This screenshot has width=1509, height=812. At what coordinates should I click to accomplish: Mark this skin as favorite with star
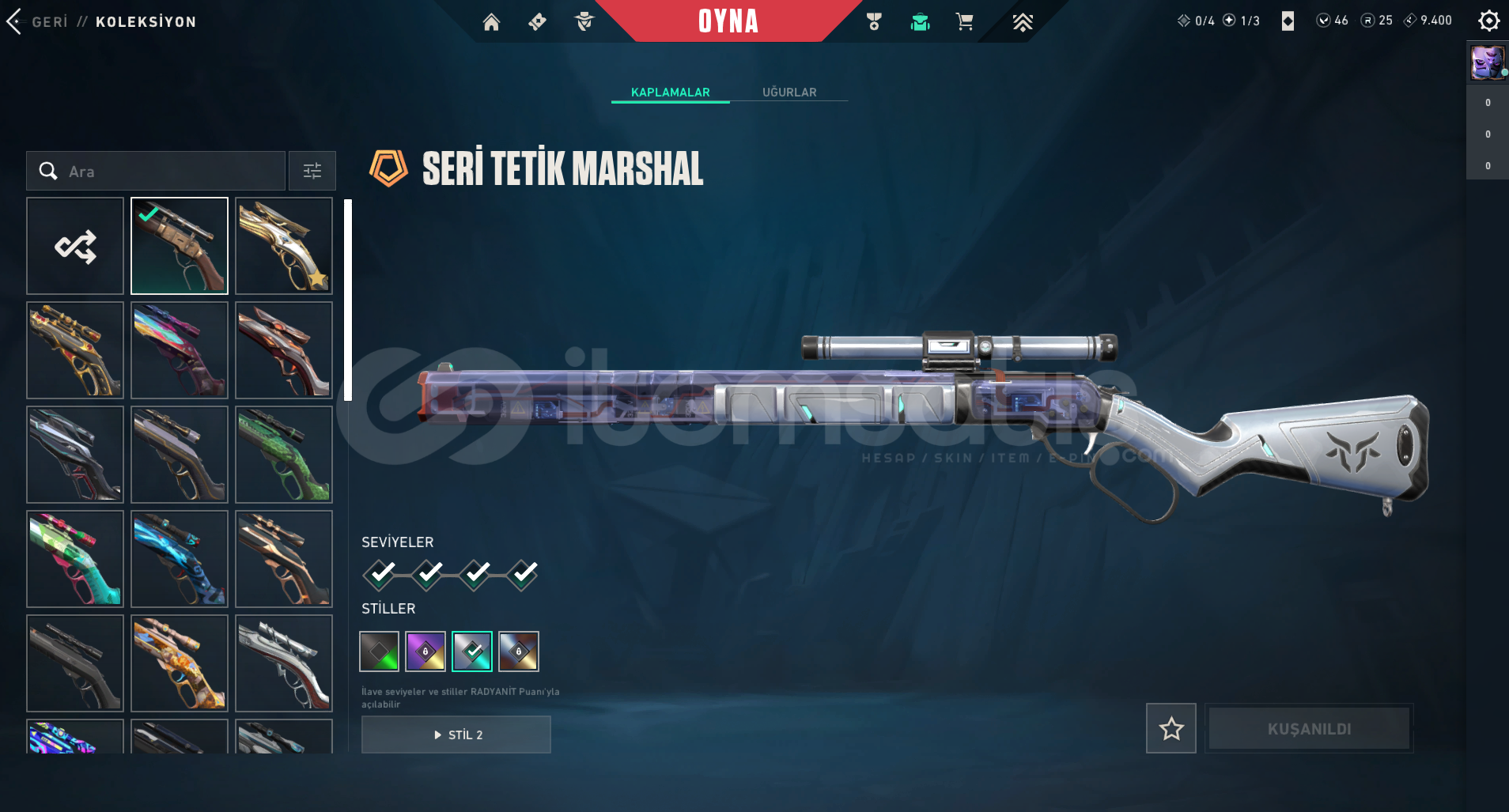[1171, 728]
